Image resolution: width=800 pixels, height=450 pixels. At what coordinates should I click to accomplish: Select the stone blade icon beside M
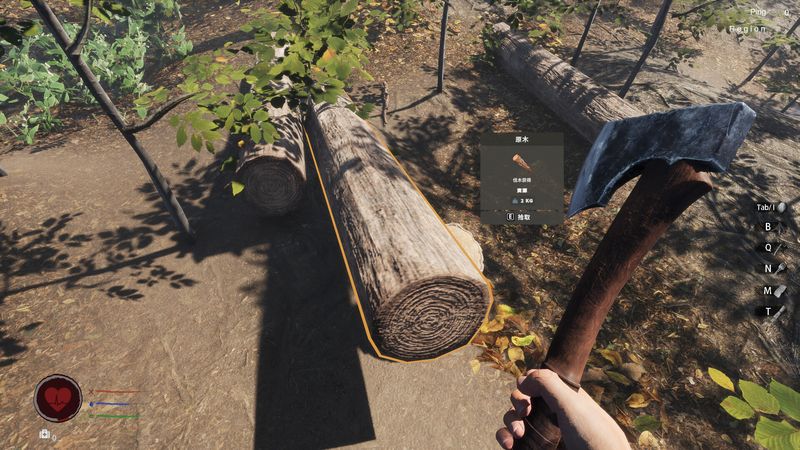coord(781,291)
